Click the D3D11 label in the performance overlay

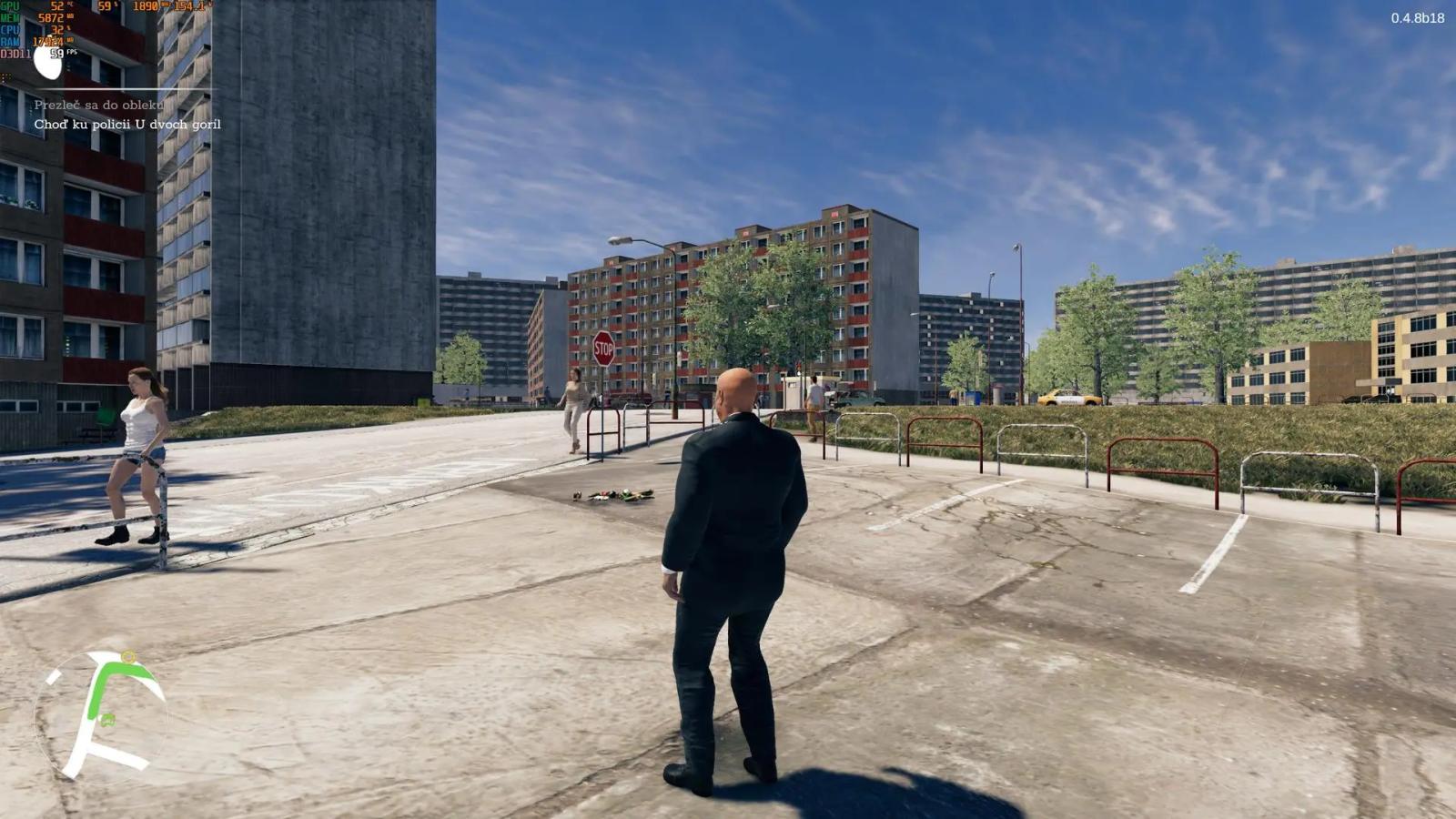click(15, 53)
